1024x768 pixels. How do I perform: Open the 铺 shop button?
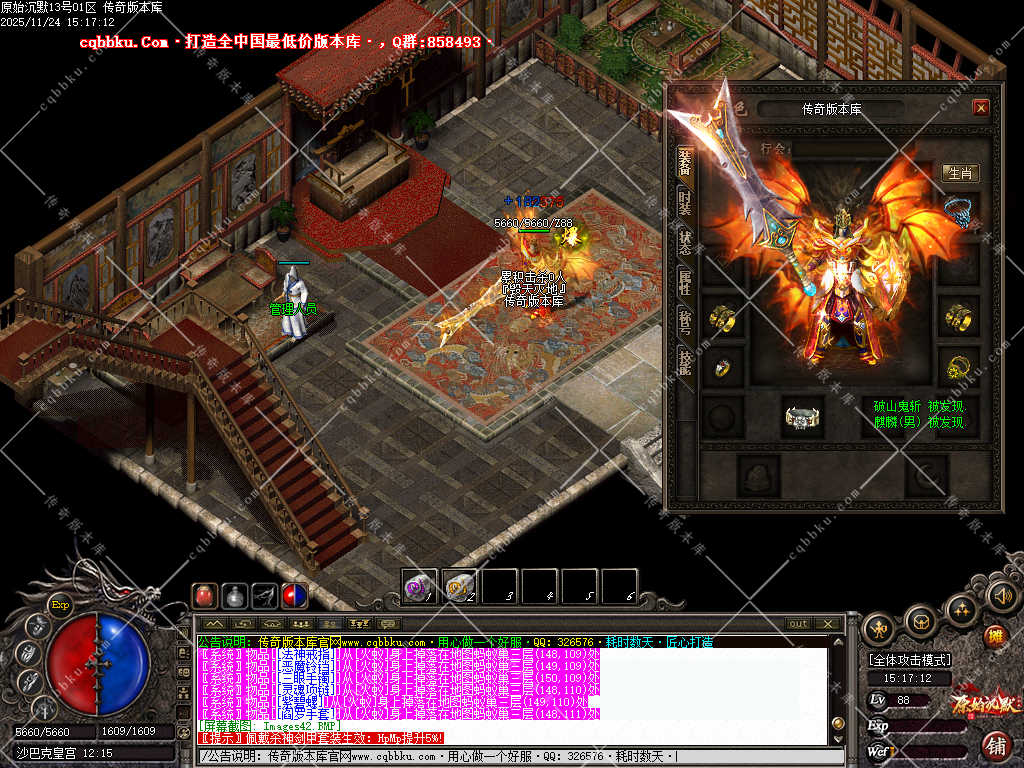tap(996, 744)
